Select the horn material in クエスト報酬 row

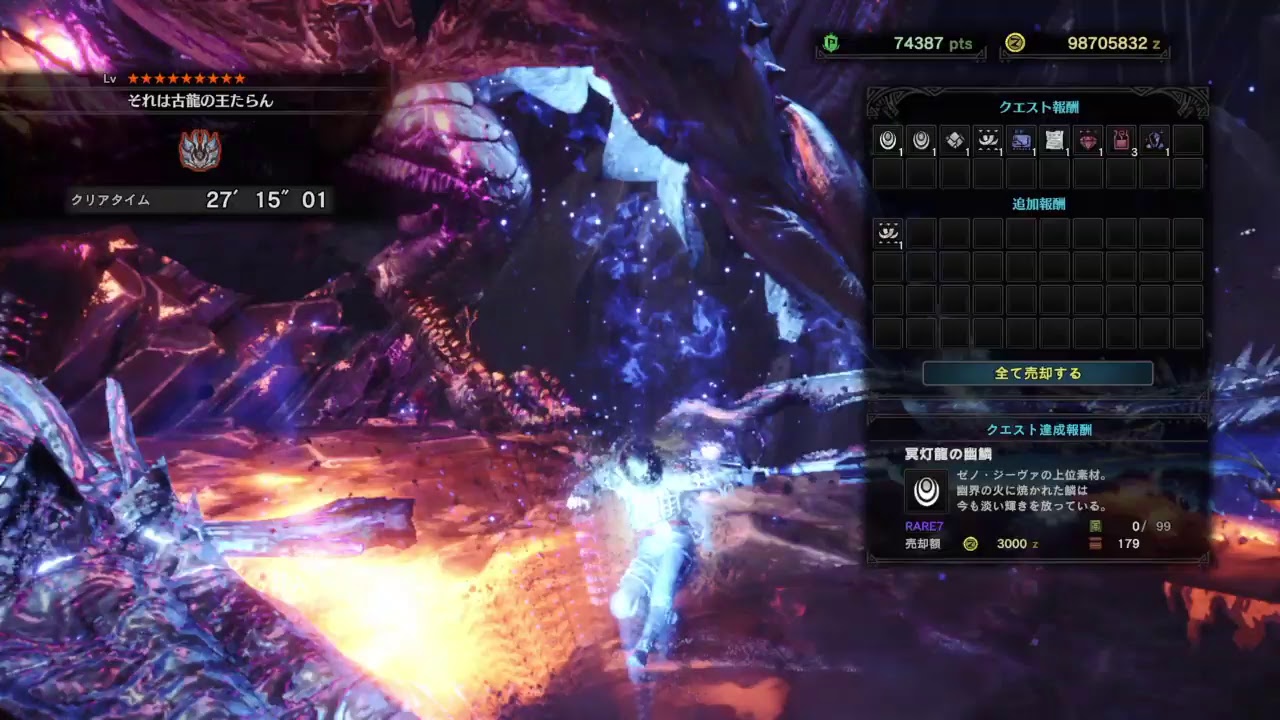click(987, 140)
